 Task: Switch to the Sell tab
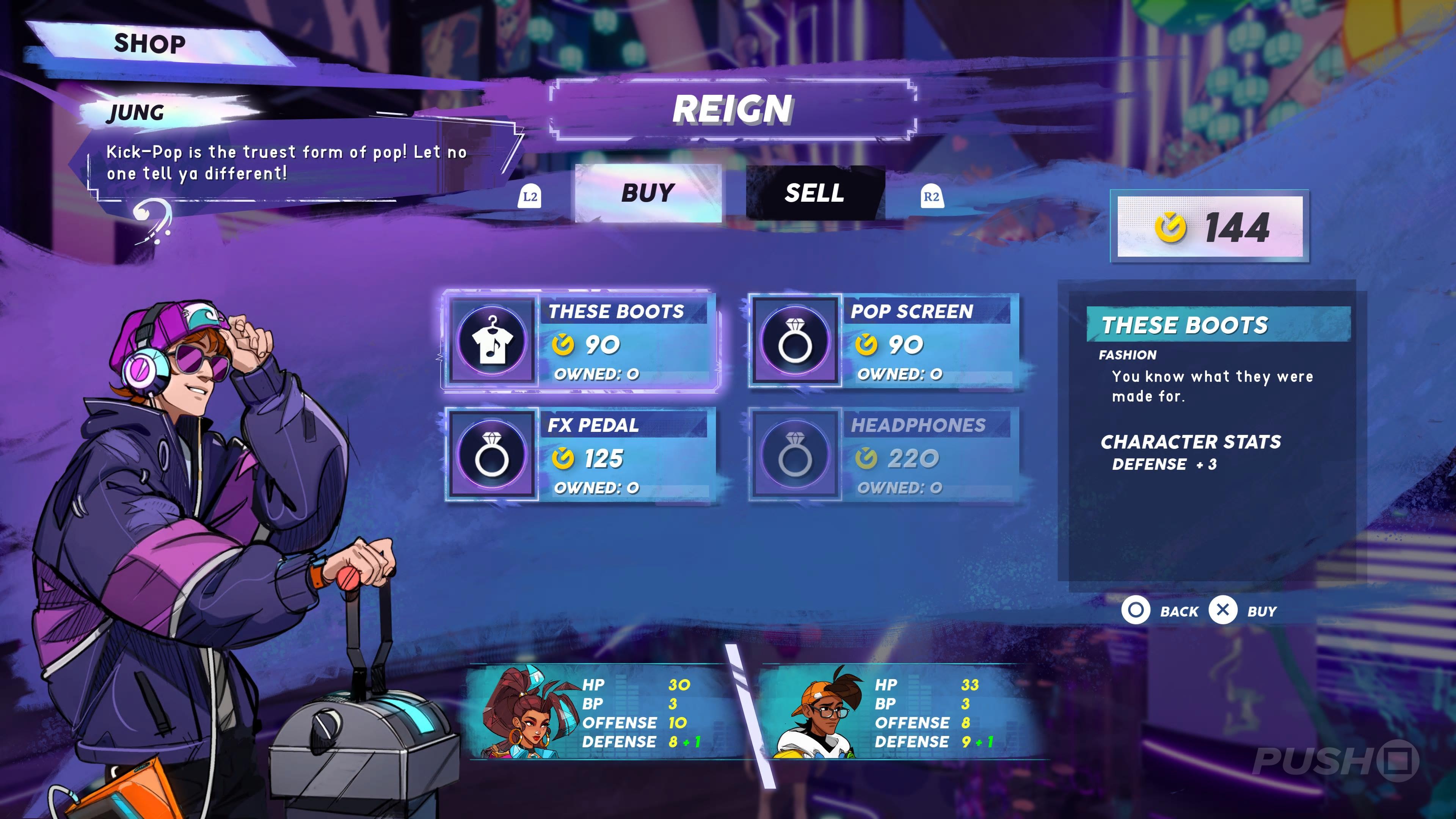click(814, 193)
